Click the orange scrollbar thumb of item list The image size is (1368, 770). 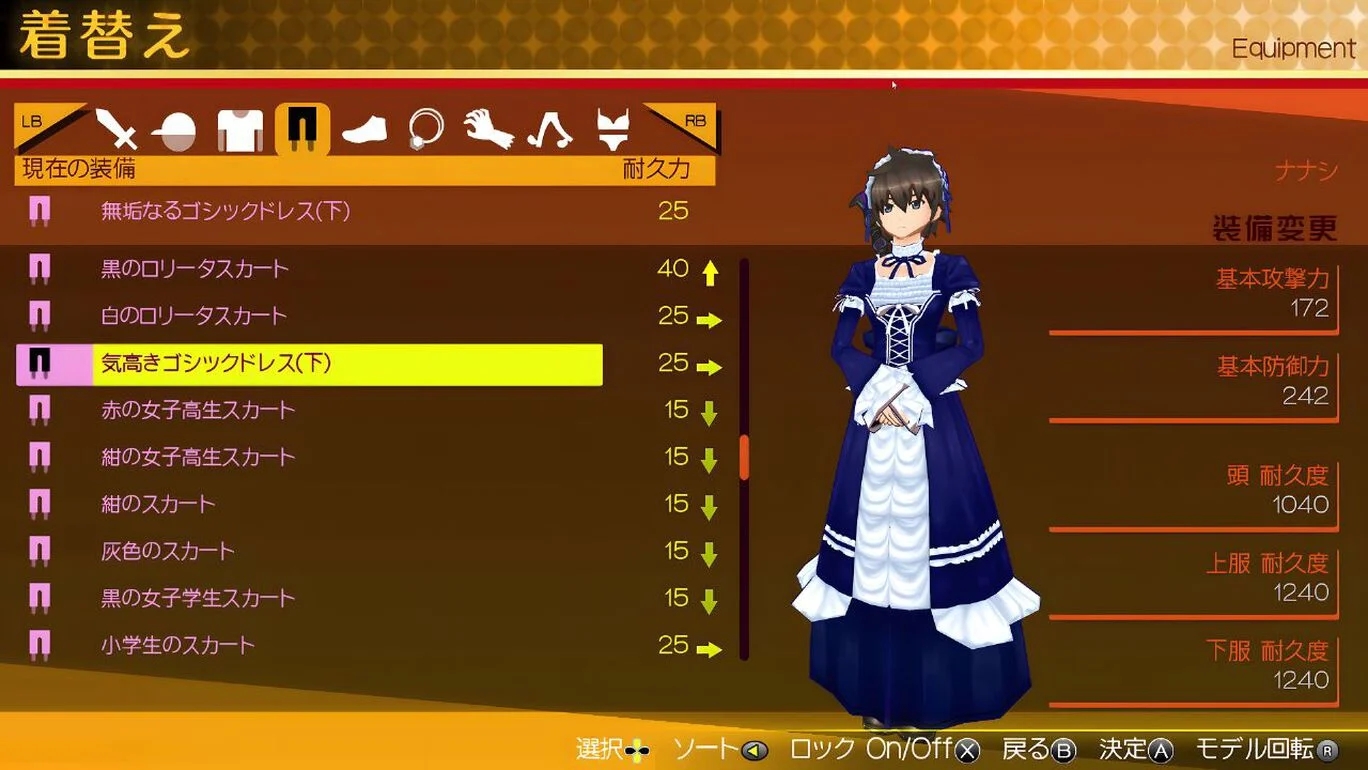(744, 457)
